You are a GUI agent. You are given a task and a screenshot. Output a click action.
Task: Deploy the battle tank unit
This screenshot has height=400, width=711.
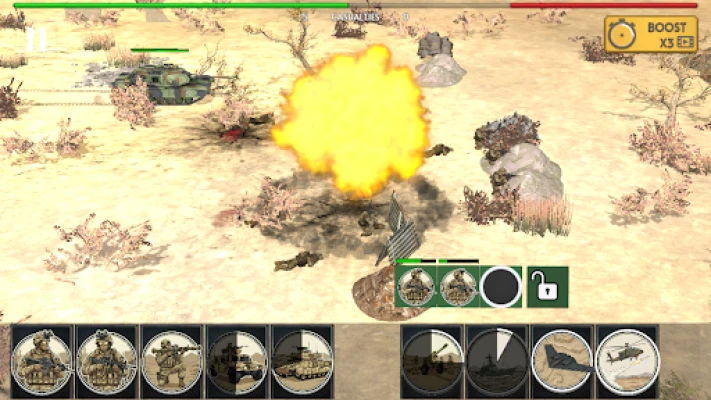pos(302,360)
